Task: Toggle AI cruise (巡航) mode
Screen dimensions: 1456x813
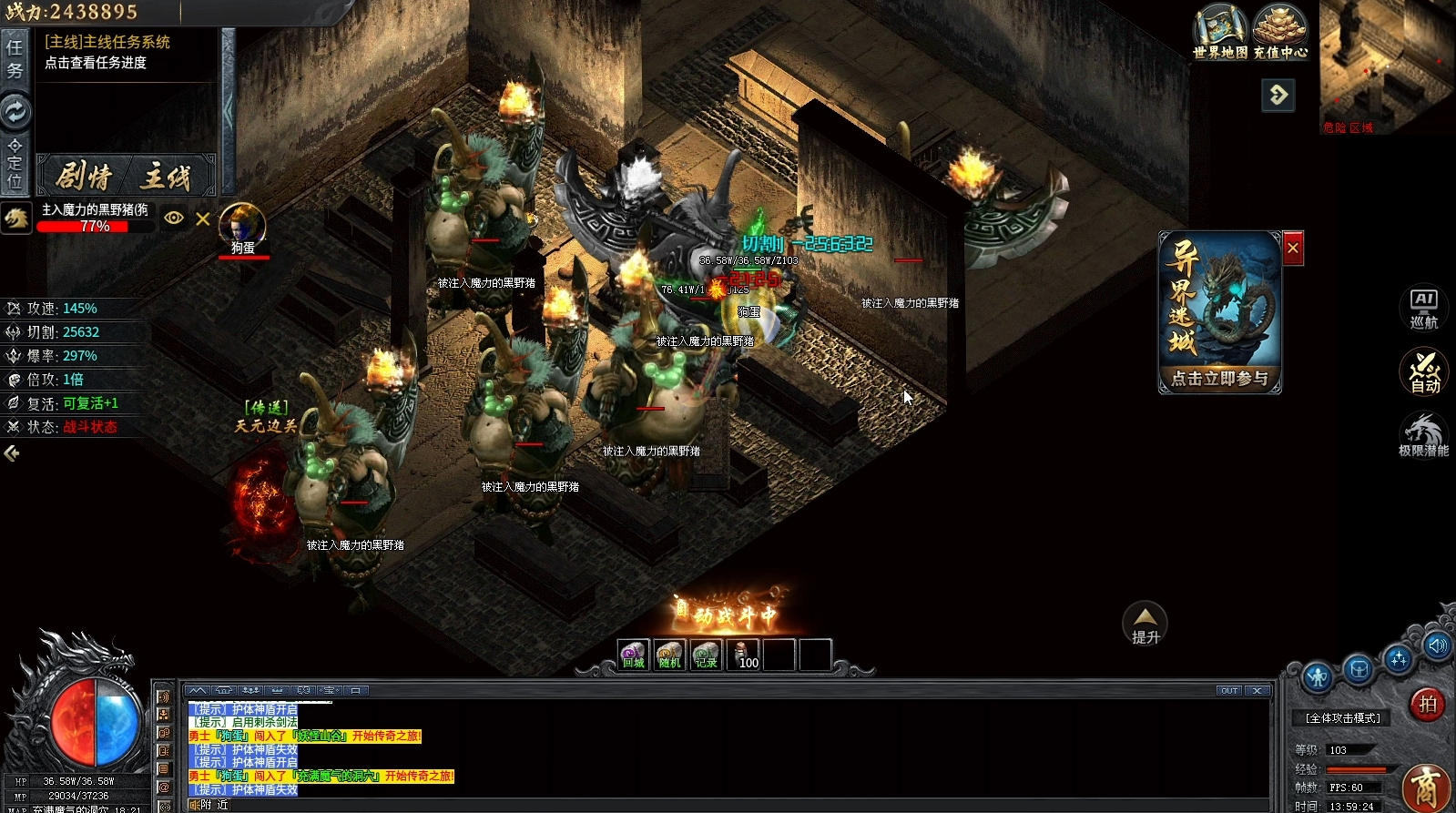Action: (x=1423, y=309)
